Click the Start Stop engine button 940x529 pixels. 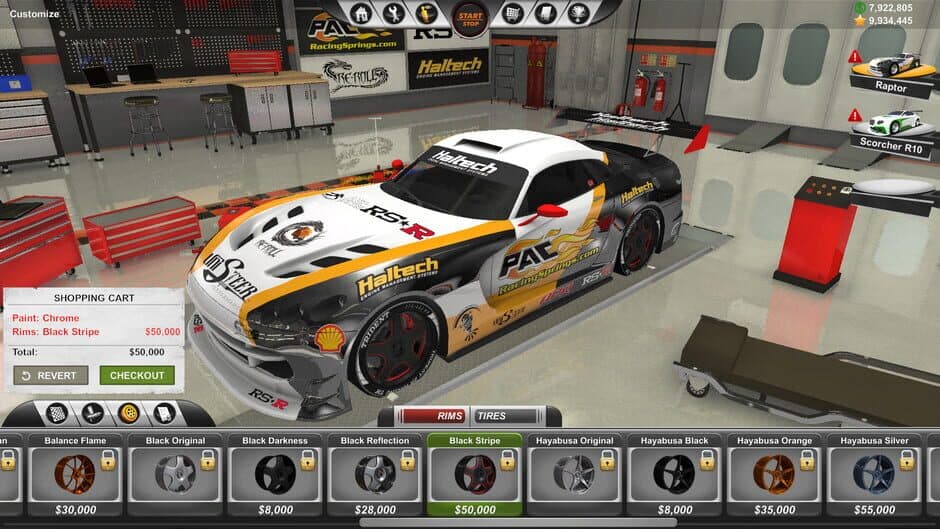click(469, 15)
